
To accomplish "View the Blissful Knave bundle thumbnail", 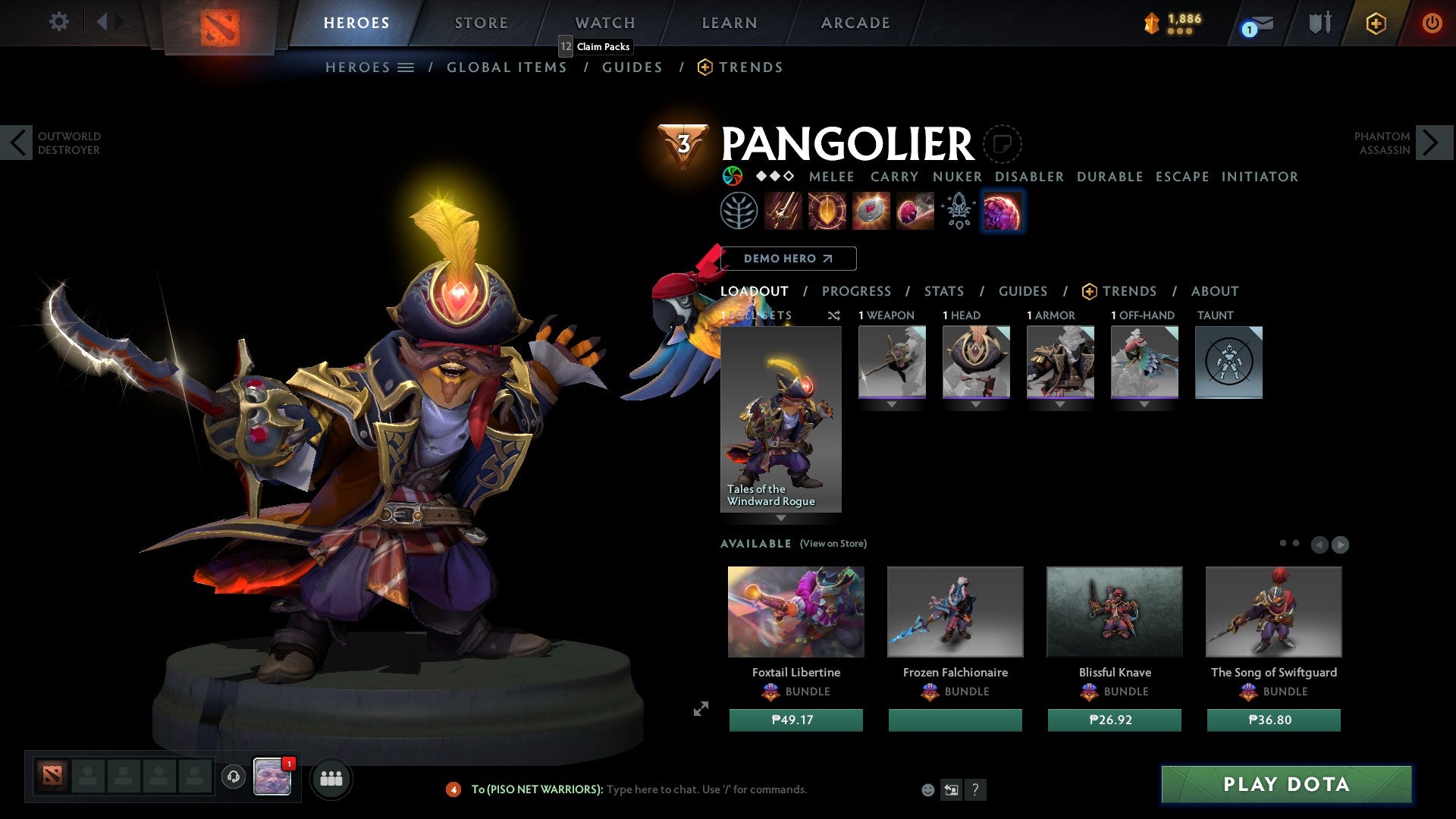I will [x=1114, y=611].
